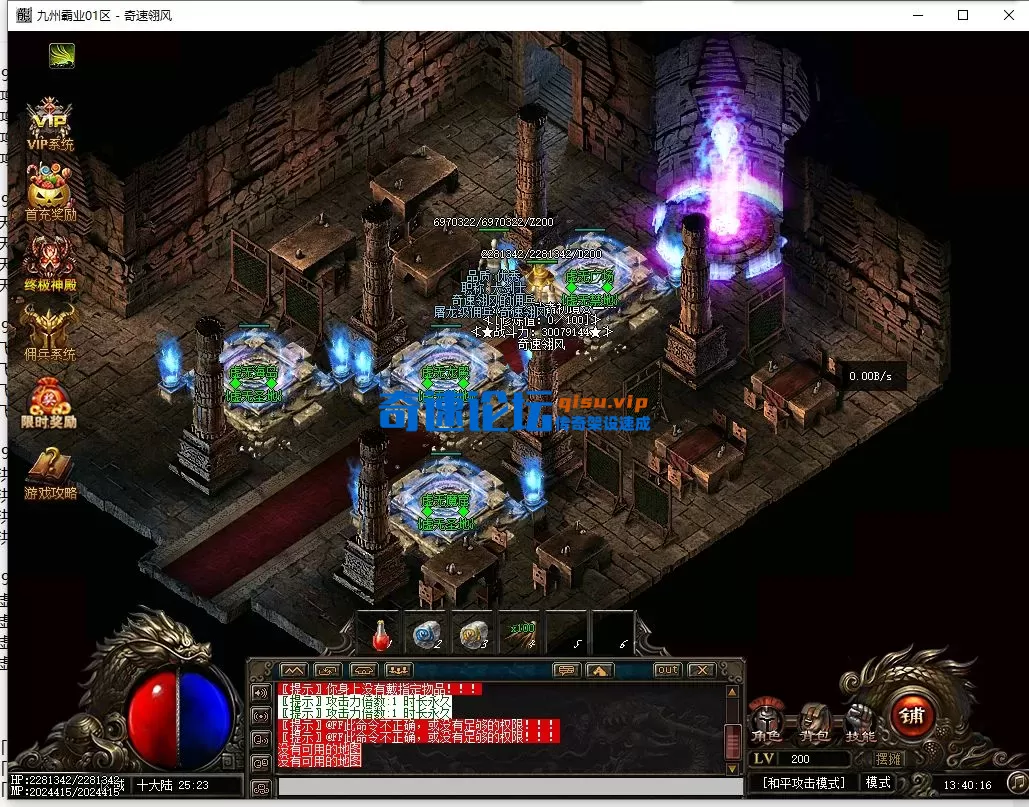The image size is (1029, 807).
Task: Use the red potion in hotbar slot 1
Action: point(381,634)
